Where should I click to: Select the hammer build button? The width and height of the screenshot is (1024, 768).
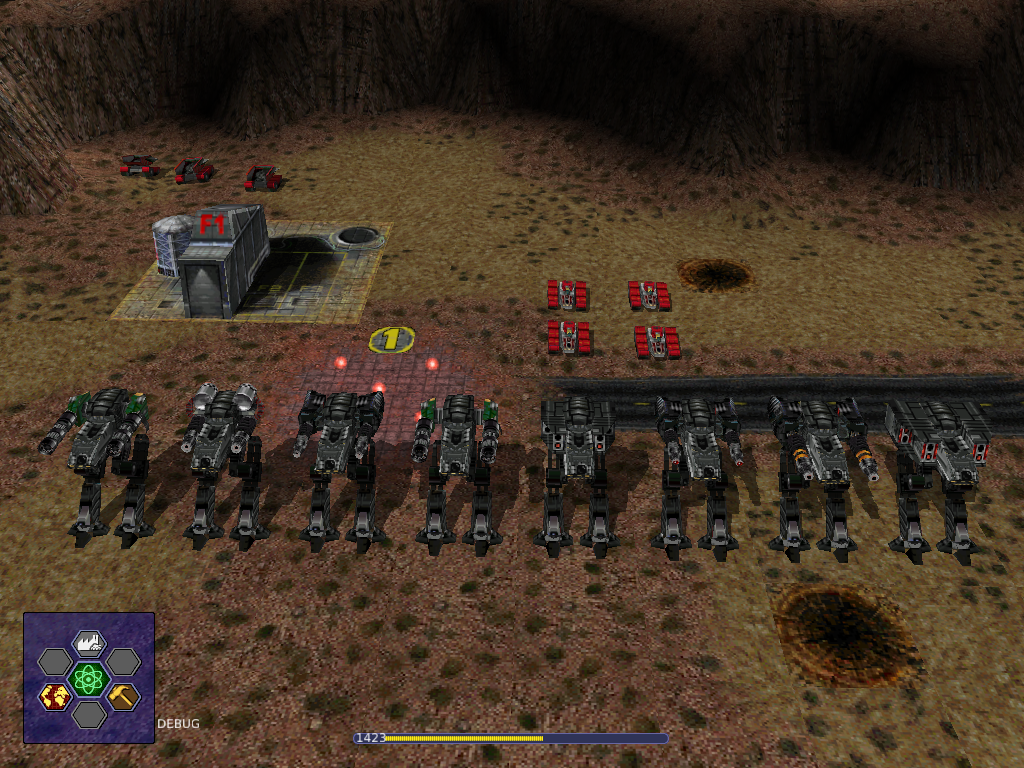[x=123, y=696]
